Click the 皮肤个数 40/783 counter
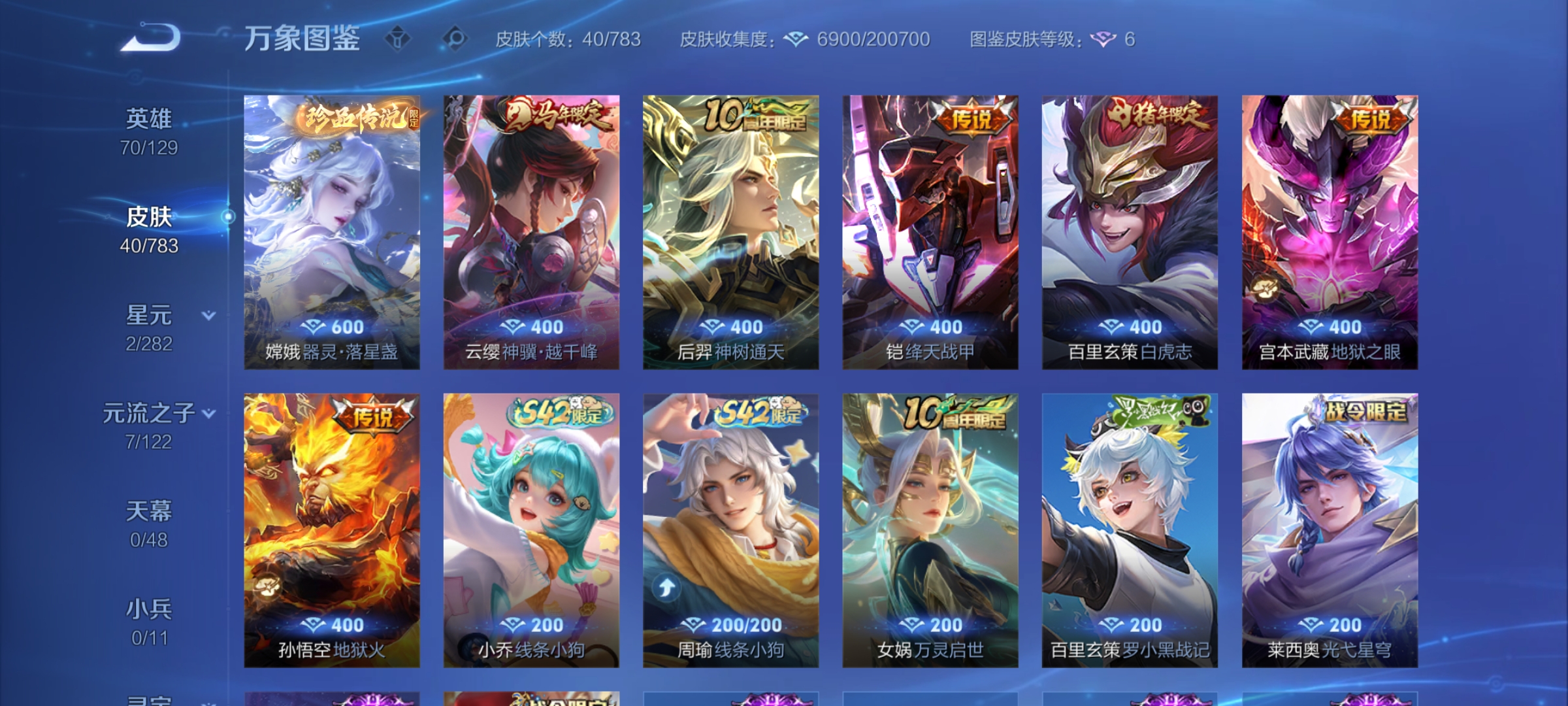Viewport: 1568px width, 706px height. (x=567, y=39)
